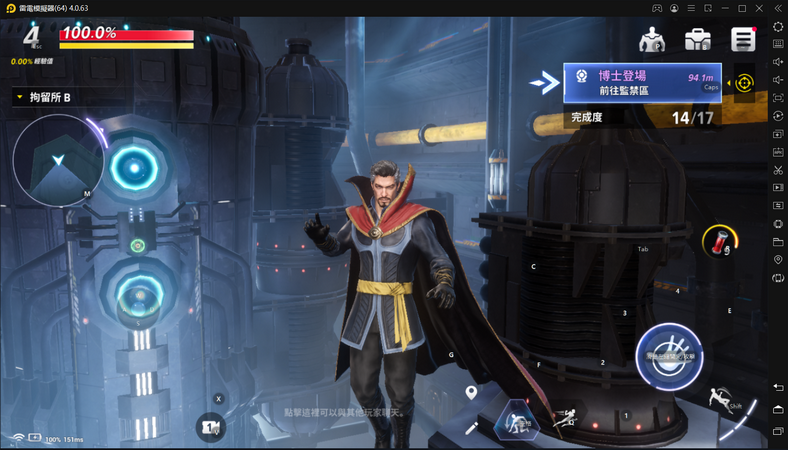Open the hero suit icon menu

(x=653, y=39)
